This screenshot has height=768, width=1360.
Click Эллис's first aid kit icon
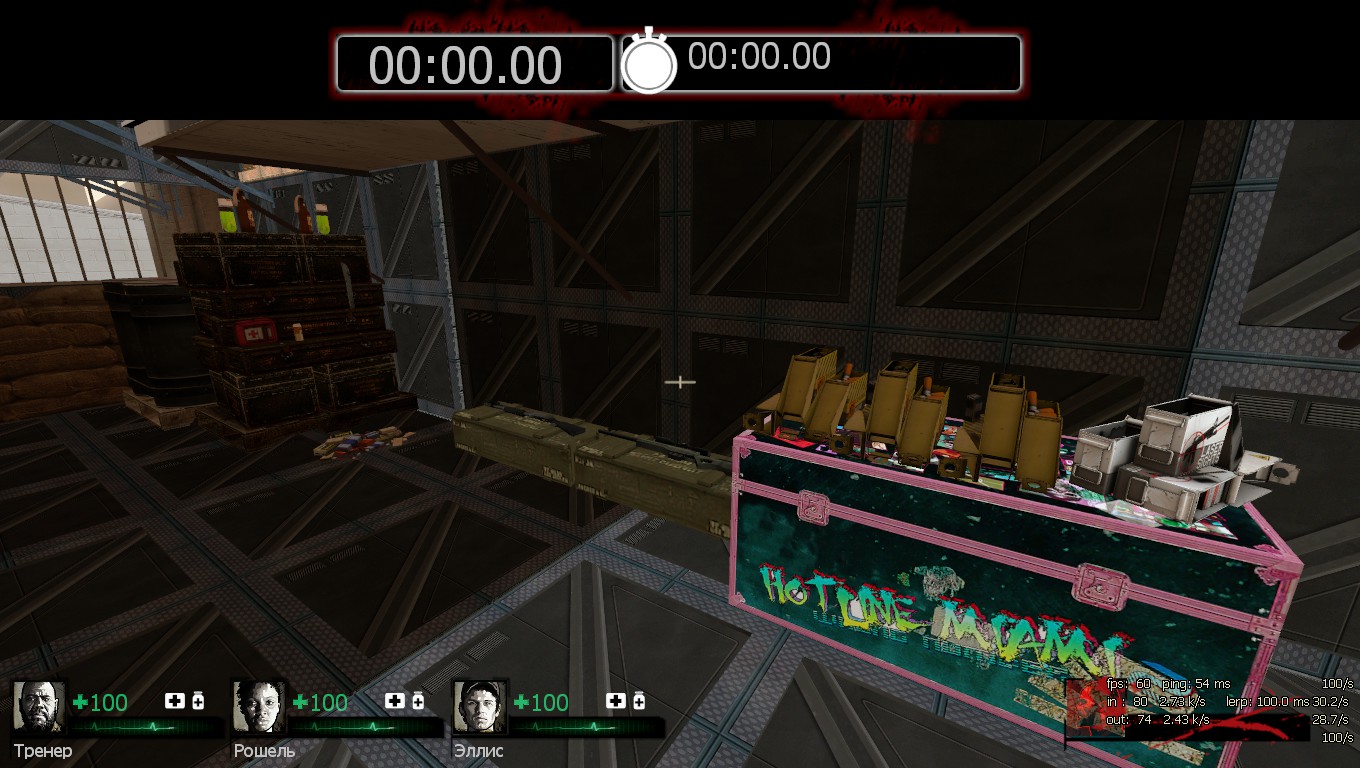click(615, 702)
